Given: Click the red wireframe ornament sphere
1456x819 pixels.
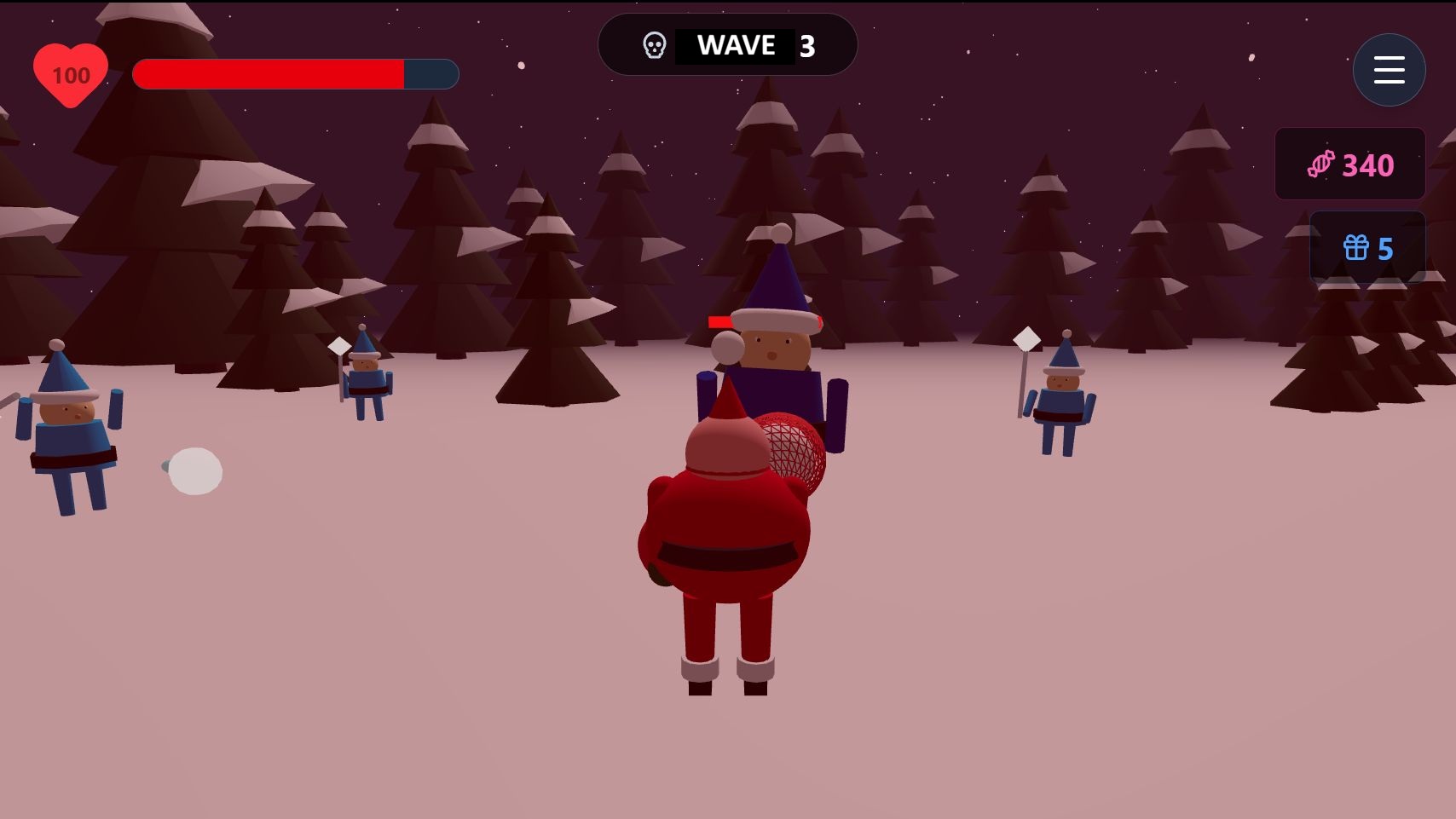Looking at the screenshot, I should pos(789,447).
